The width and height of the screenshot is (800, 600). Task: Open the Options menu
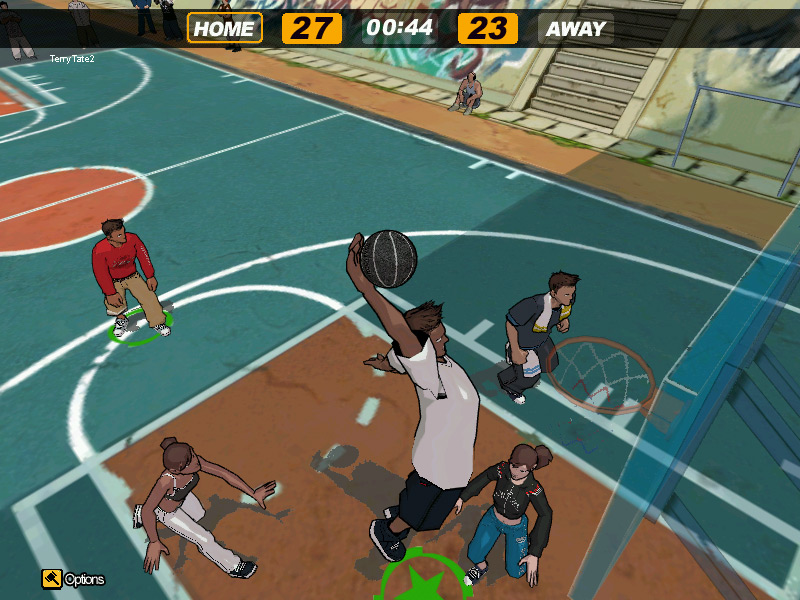pyautogui.click(x=72, y=579)
